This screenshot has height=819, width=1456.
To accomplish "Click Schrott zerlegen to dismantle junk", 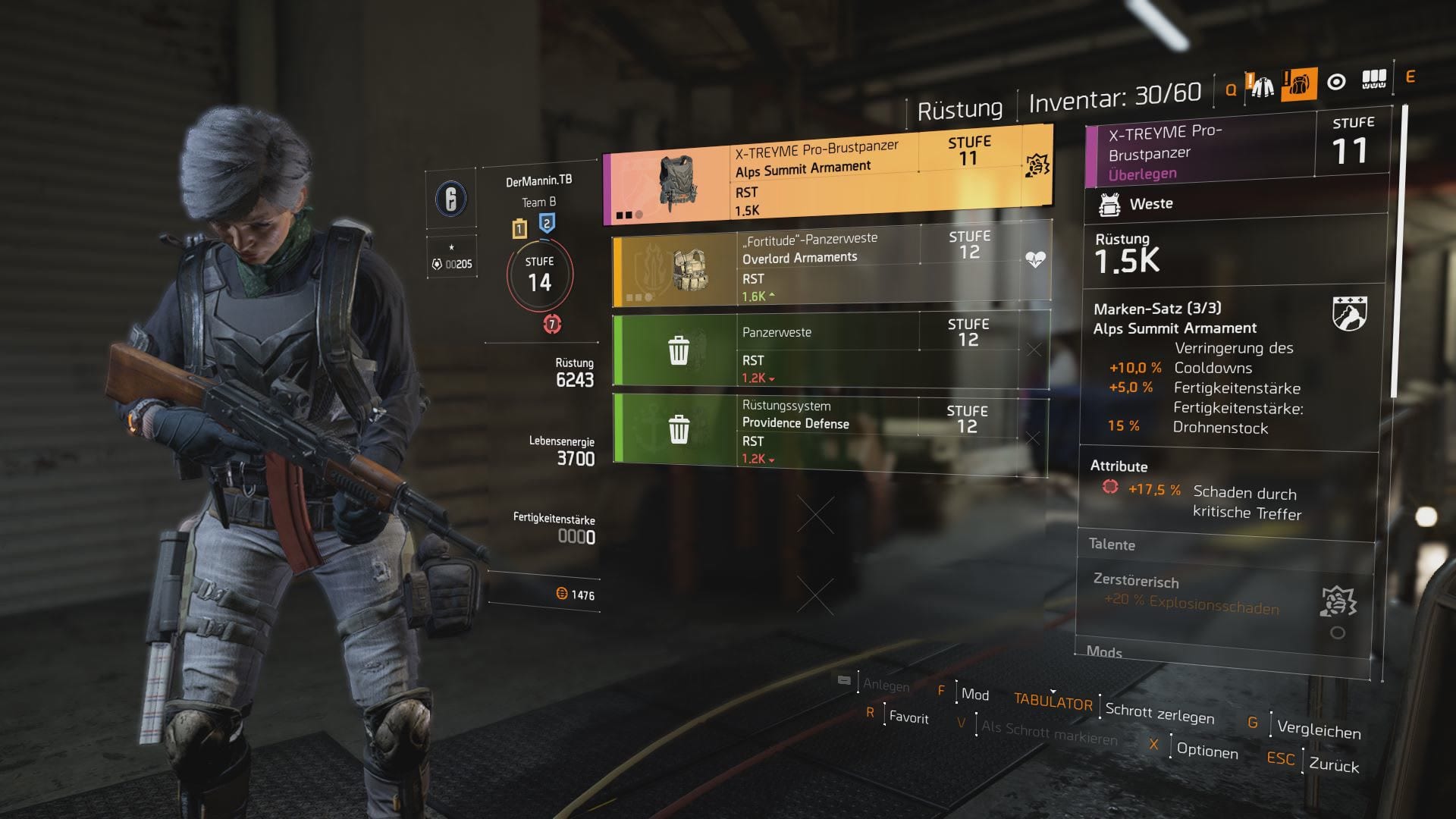I will click(x=1159, y=713).
